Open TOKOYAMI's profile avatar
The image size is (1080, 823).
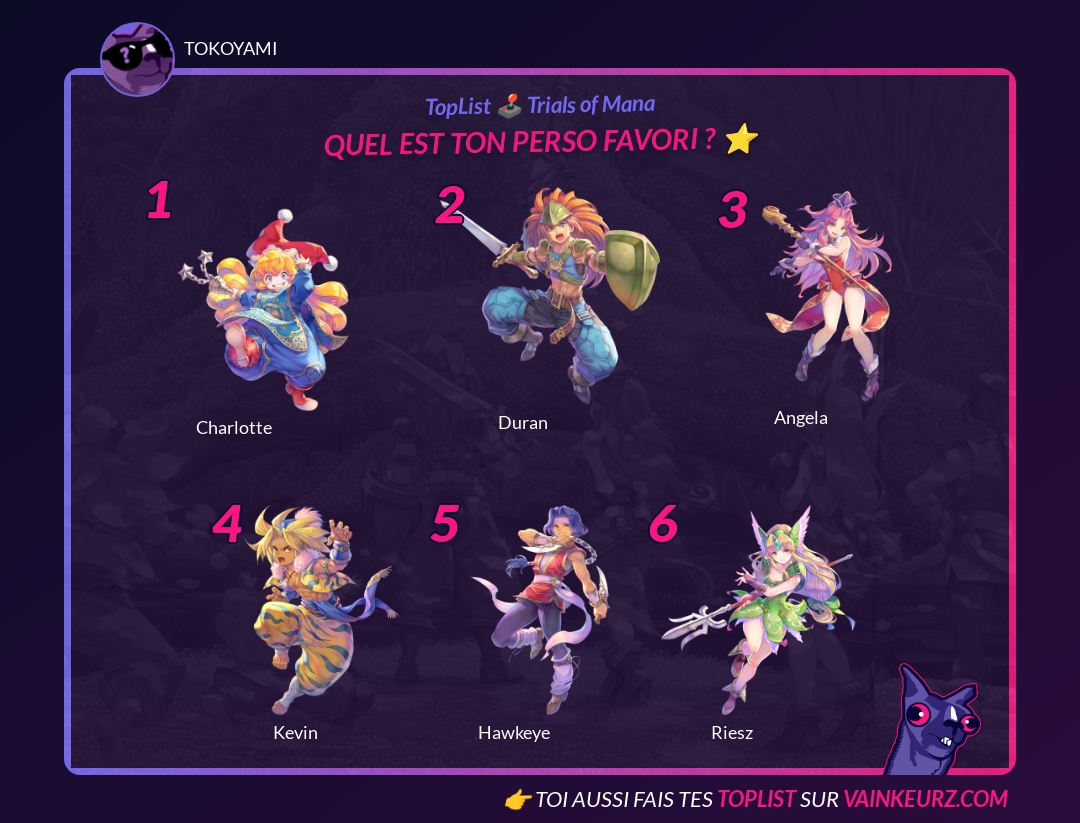point(137,59)
